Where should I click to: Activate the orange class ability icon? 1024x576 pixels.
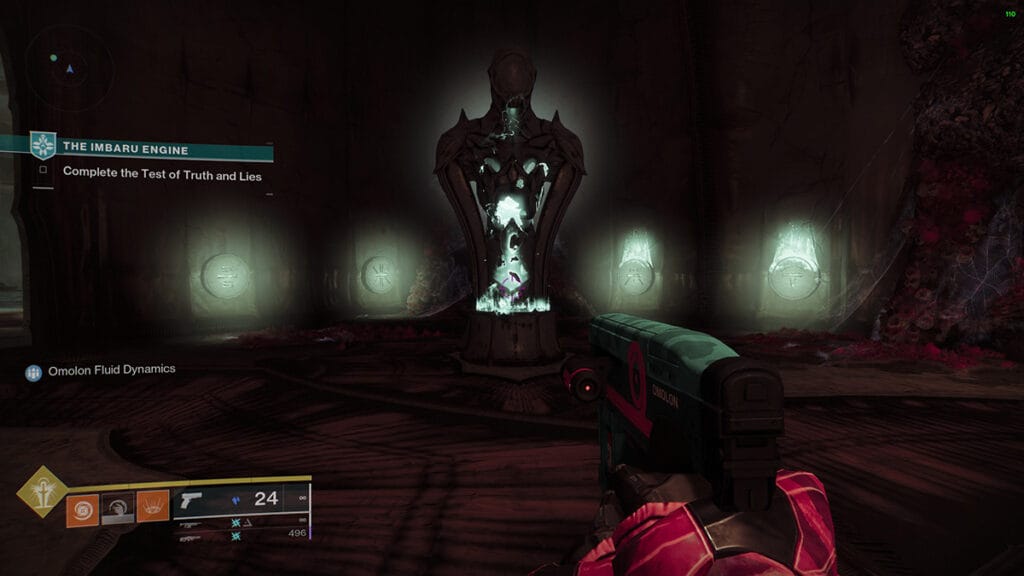coord(152,508)
